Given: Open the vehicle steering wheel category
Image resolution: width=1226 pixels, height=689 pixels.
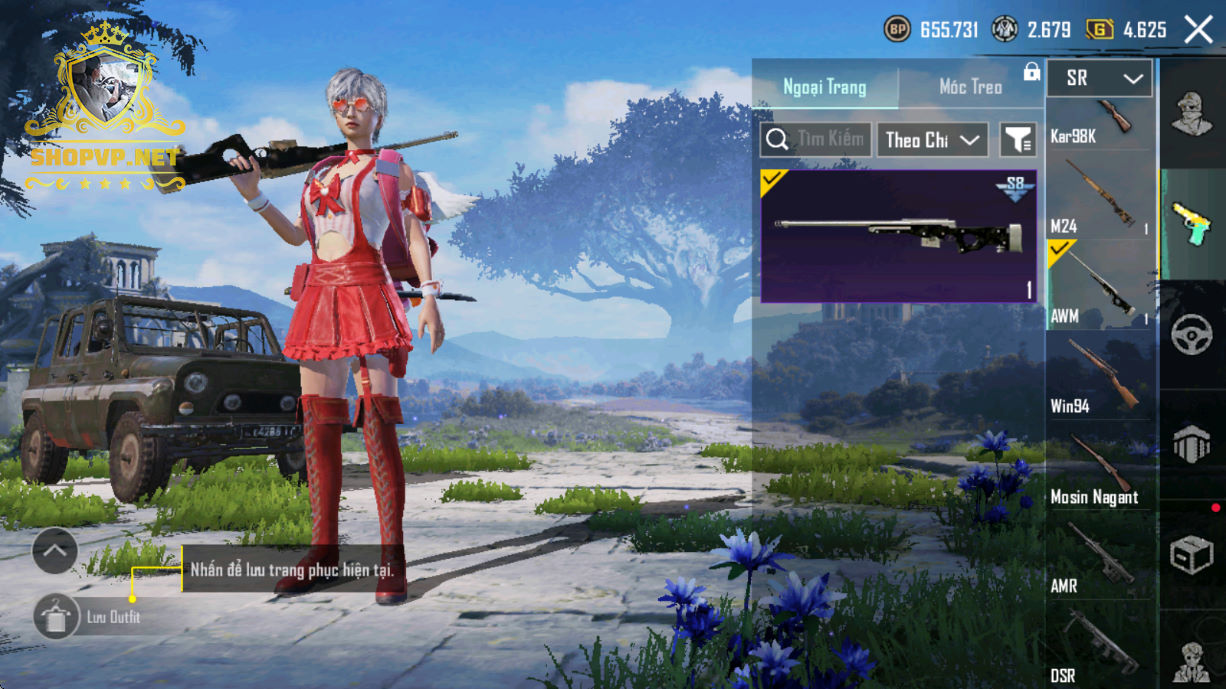Looking at the screenshot, I should pyautogui.click(x=1191, y=334).
